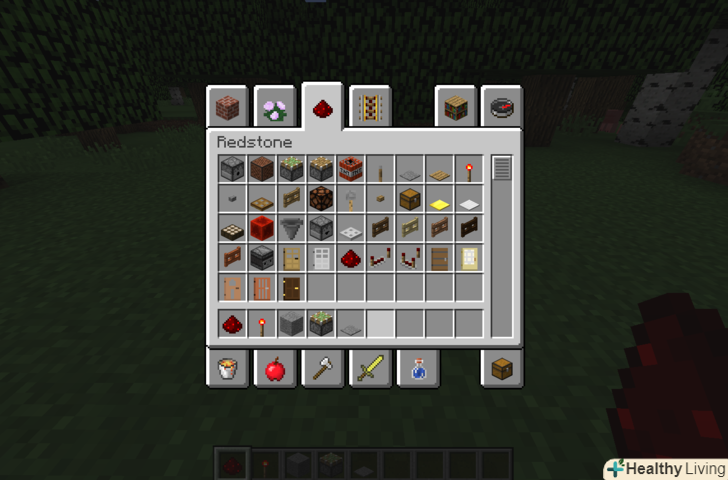Switch to the bucket tab
728x480 pixels.
tap(227, 369)
